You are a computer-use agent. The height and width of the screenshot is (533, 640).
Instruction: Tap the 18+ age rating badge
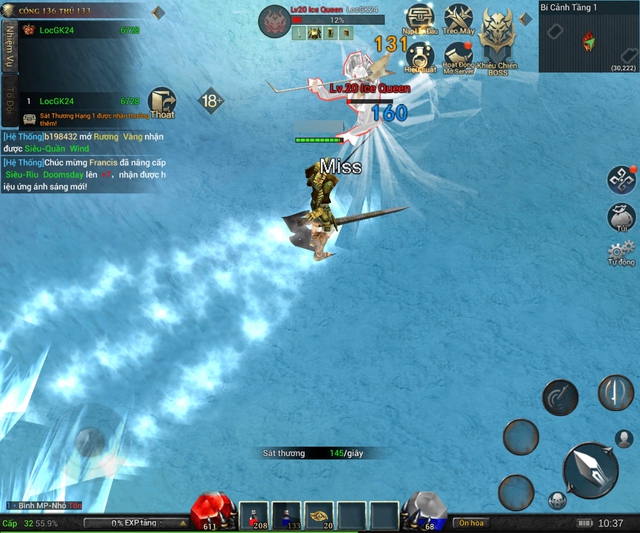pyautogui.click(x=211, y=101)
